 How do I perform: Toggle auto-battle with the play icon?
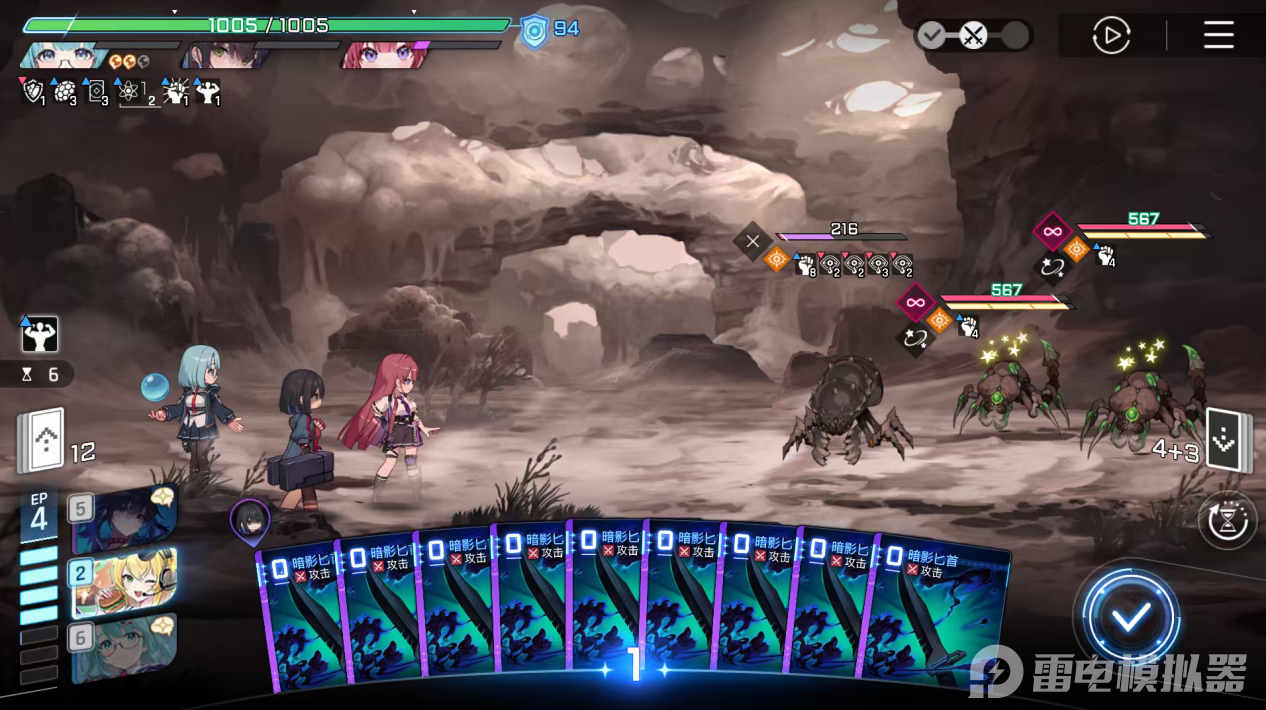coord(1111,37)
